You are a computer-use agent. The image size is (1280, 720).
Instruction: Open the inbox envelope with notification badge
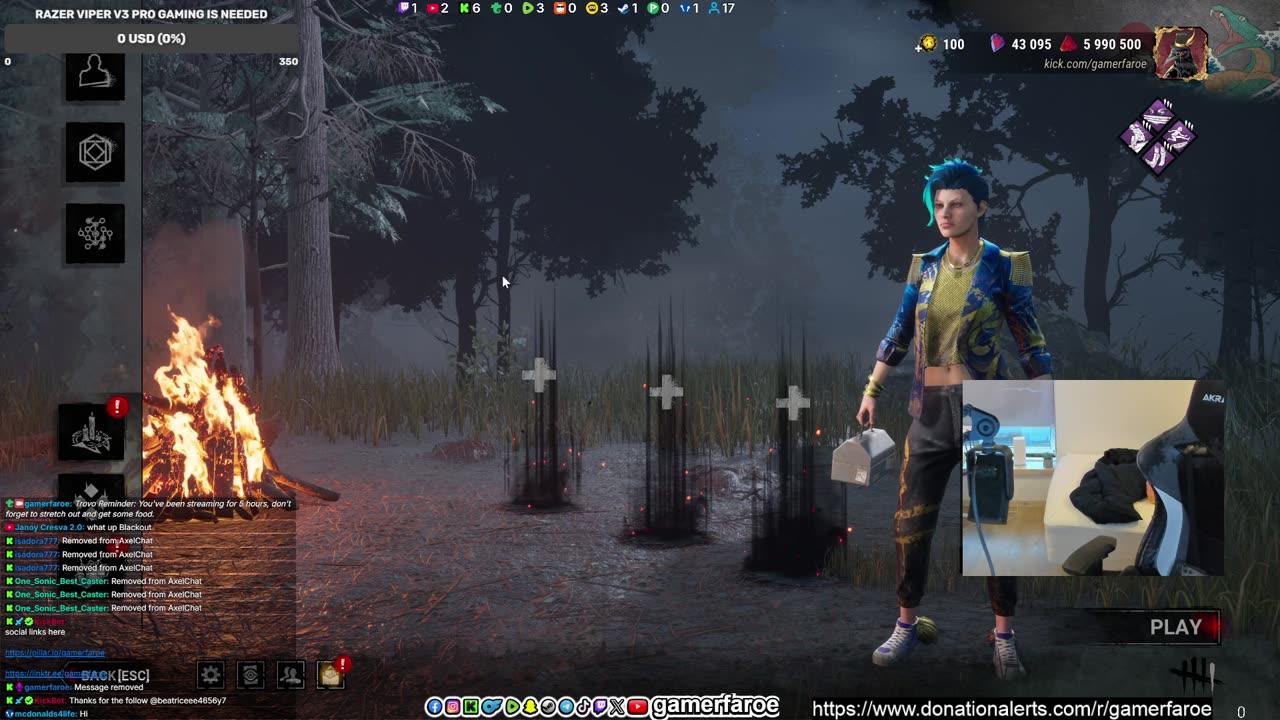[331, 675]
